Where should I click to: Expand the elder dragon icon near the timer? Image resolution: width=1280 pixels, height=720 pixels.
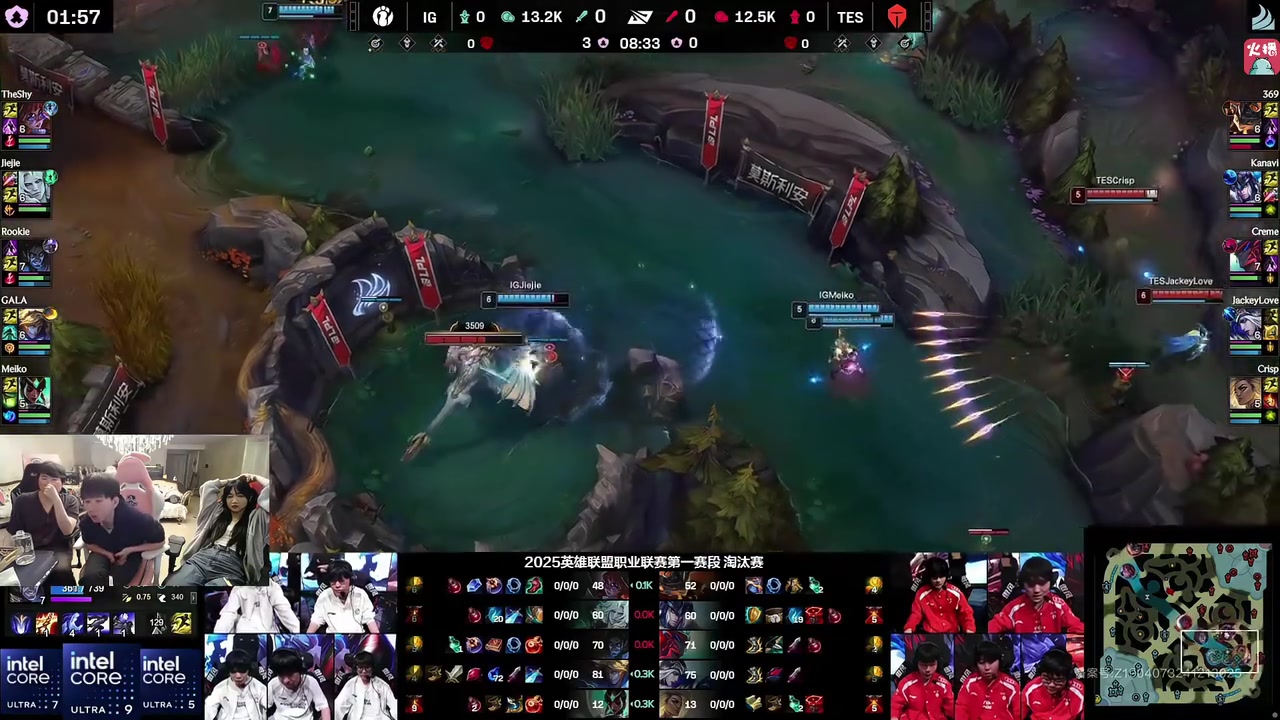point(677,43)
